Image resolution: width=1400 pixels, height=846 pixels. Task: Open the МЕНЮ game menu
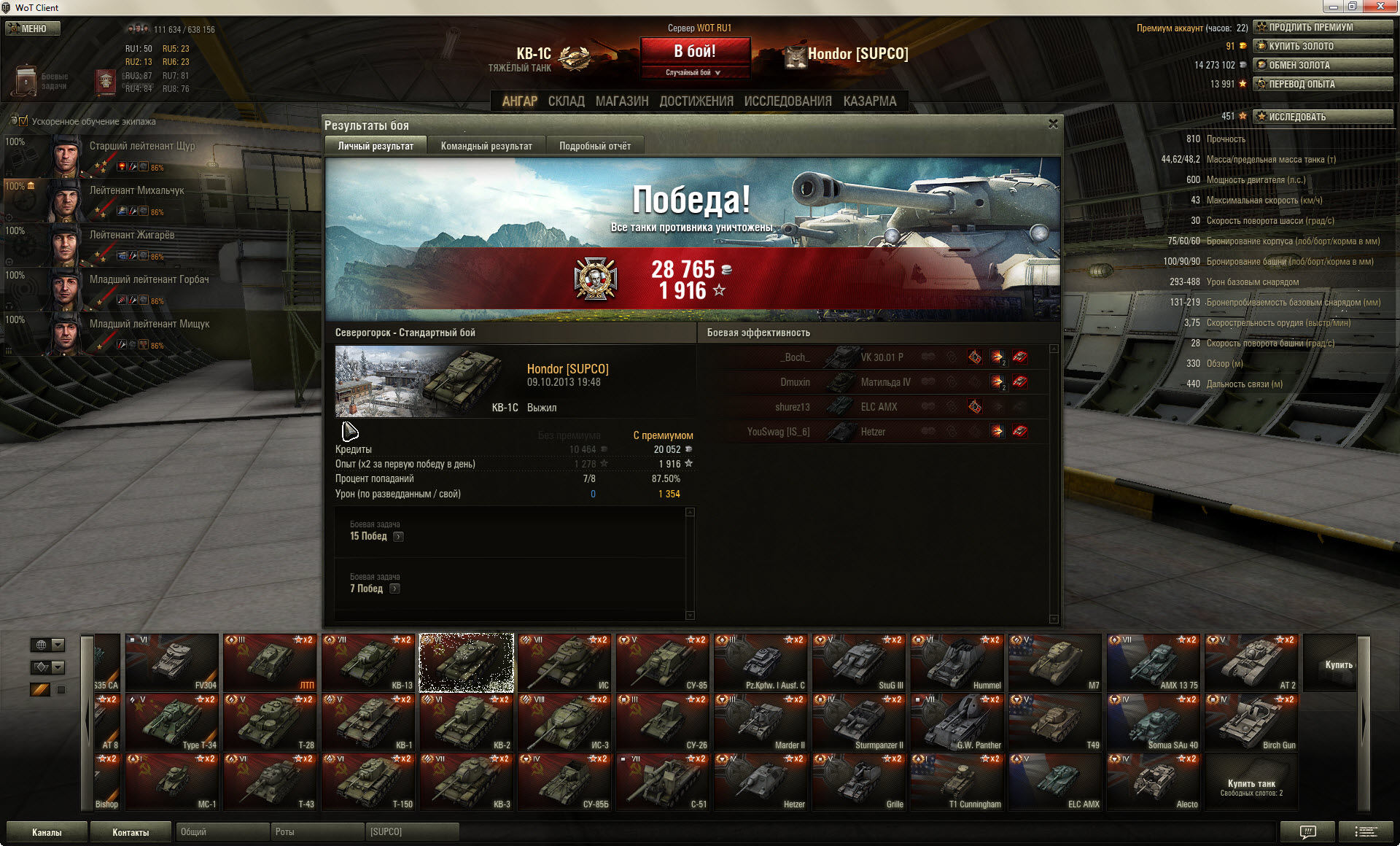click(33, 28)
